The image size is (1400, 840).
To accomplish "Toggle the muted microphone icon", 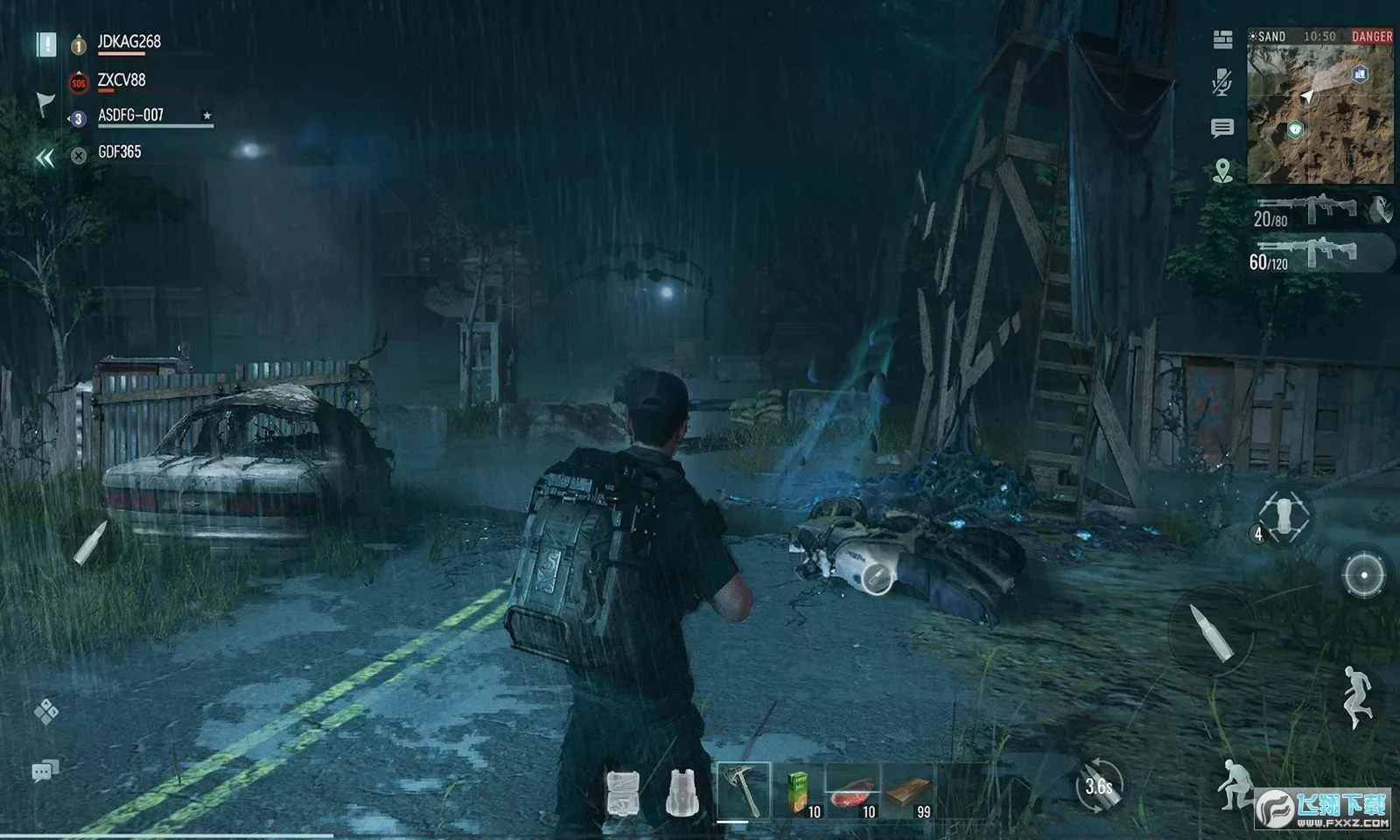I will (x=1222, y=83).
